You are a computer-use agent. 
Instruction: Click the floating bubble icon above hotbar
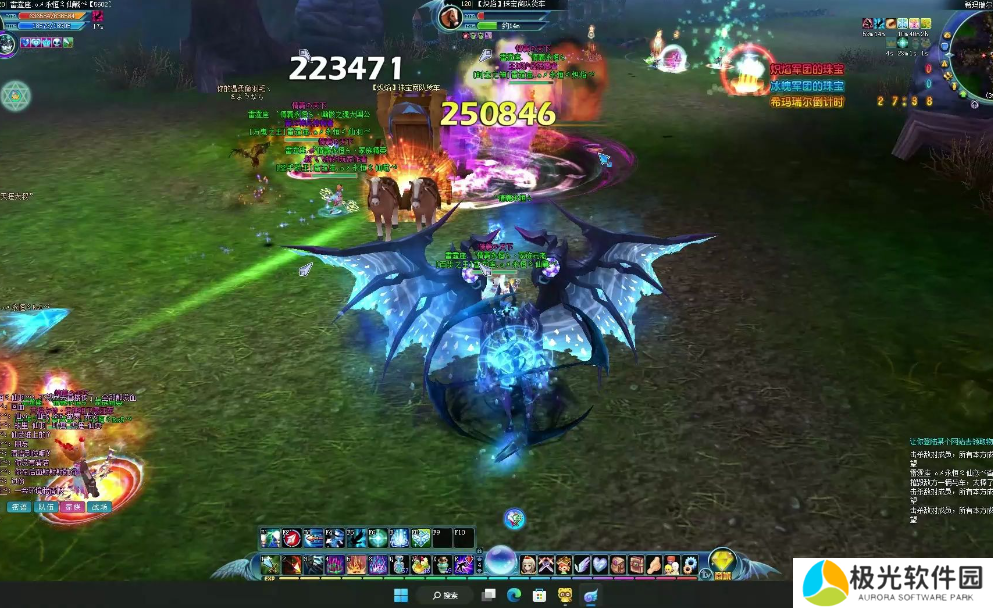514,517
